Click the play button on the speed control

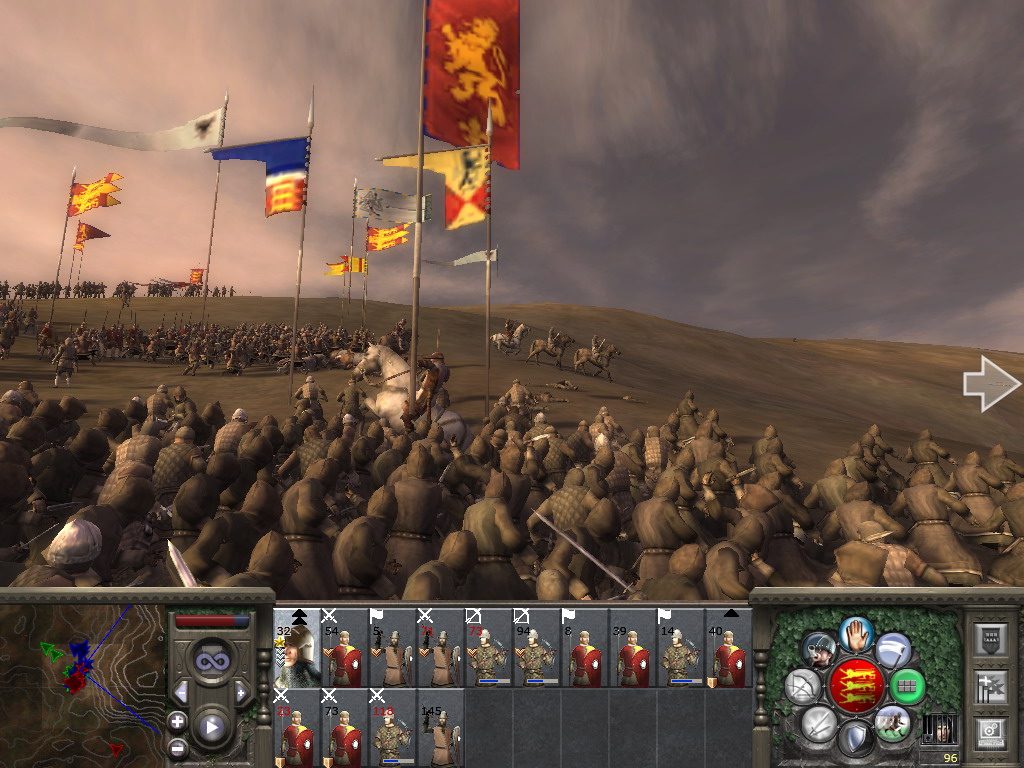211,727
